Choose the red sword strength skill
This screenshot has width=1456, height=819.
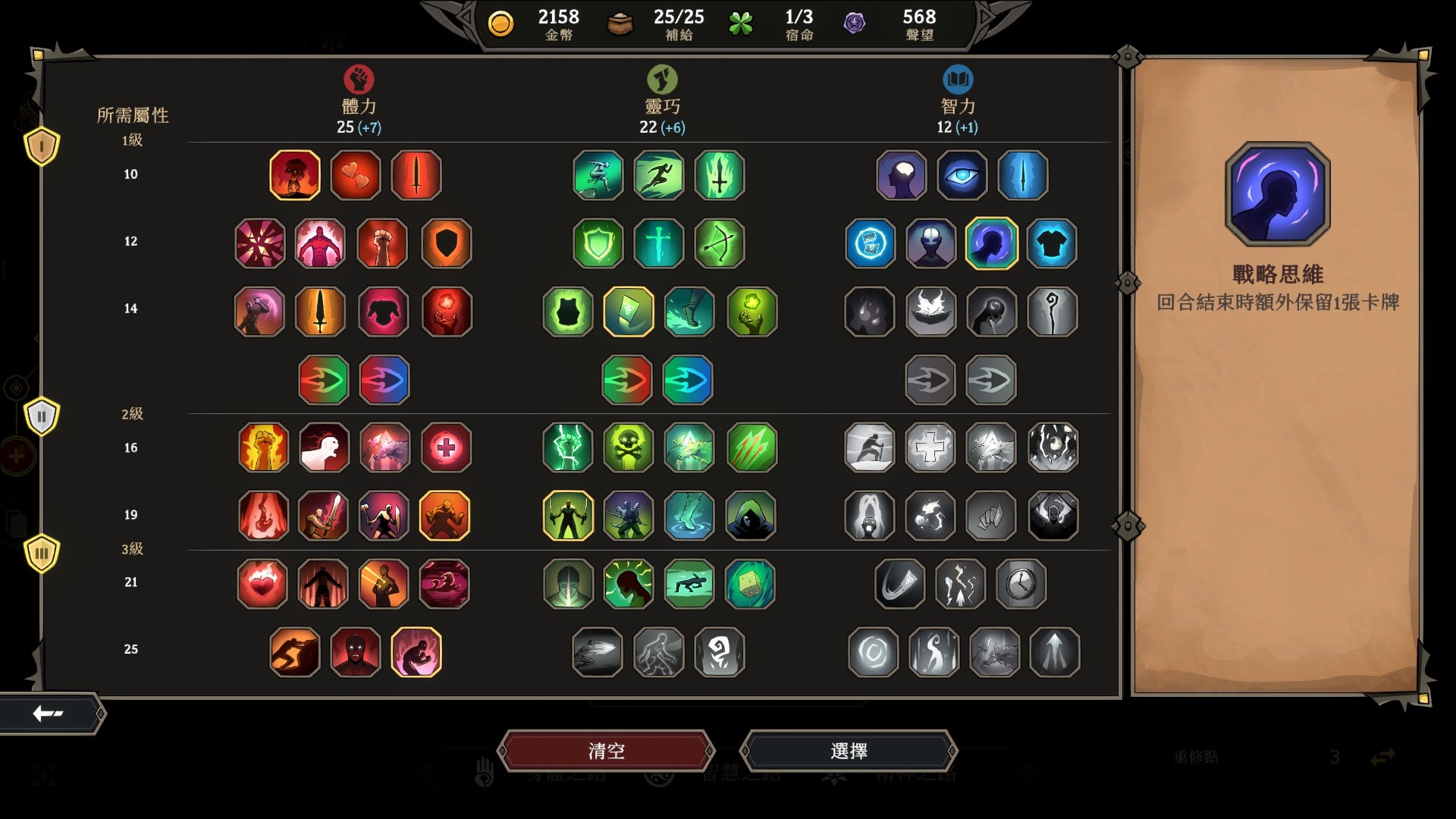[416, 175]
